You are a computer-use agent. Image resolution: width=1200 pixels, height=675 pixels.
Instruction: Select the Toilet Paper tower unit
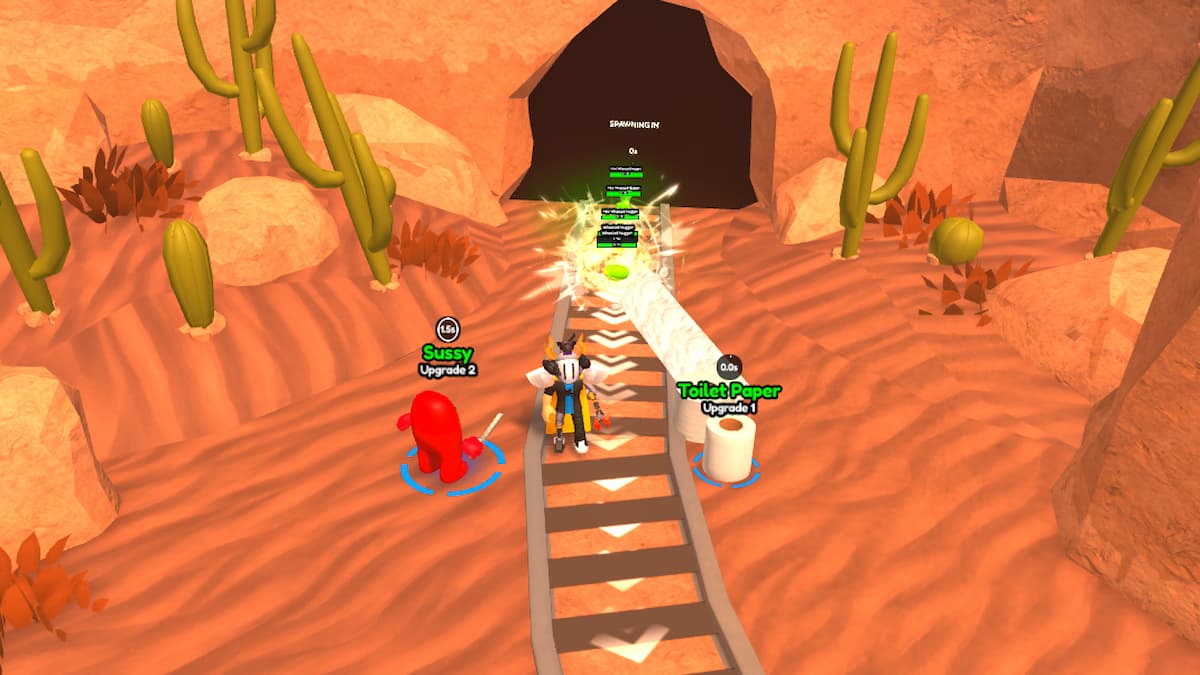click(x=729, y=446)
